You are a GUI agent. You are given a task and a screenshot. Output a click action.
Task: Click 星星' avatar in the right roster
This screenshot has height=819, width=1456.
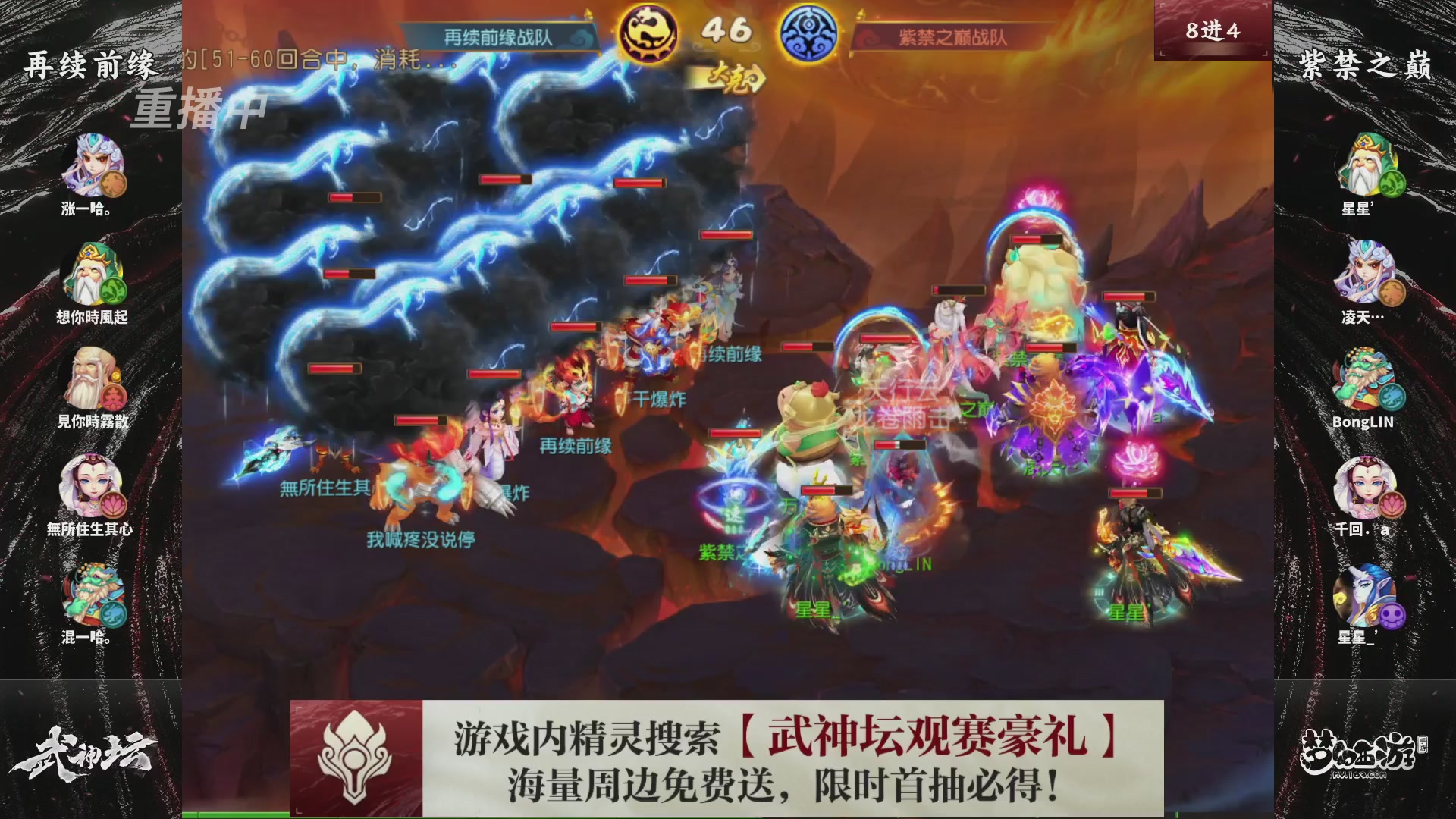(1365, 163)
